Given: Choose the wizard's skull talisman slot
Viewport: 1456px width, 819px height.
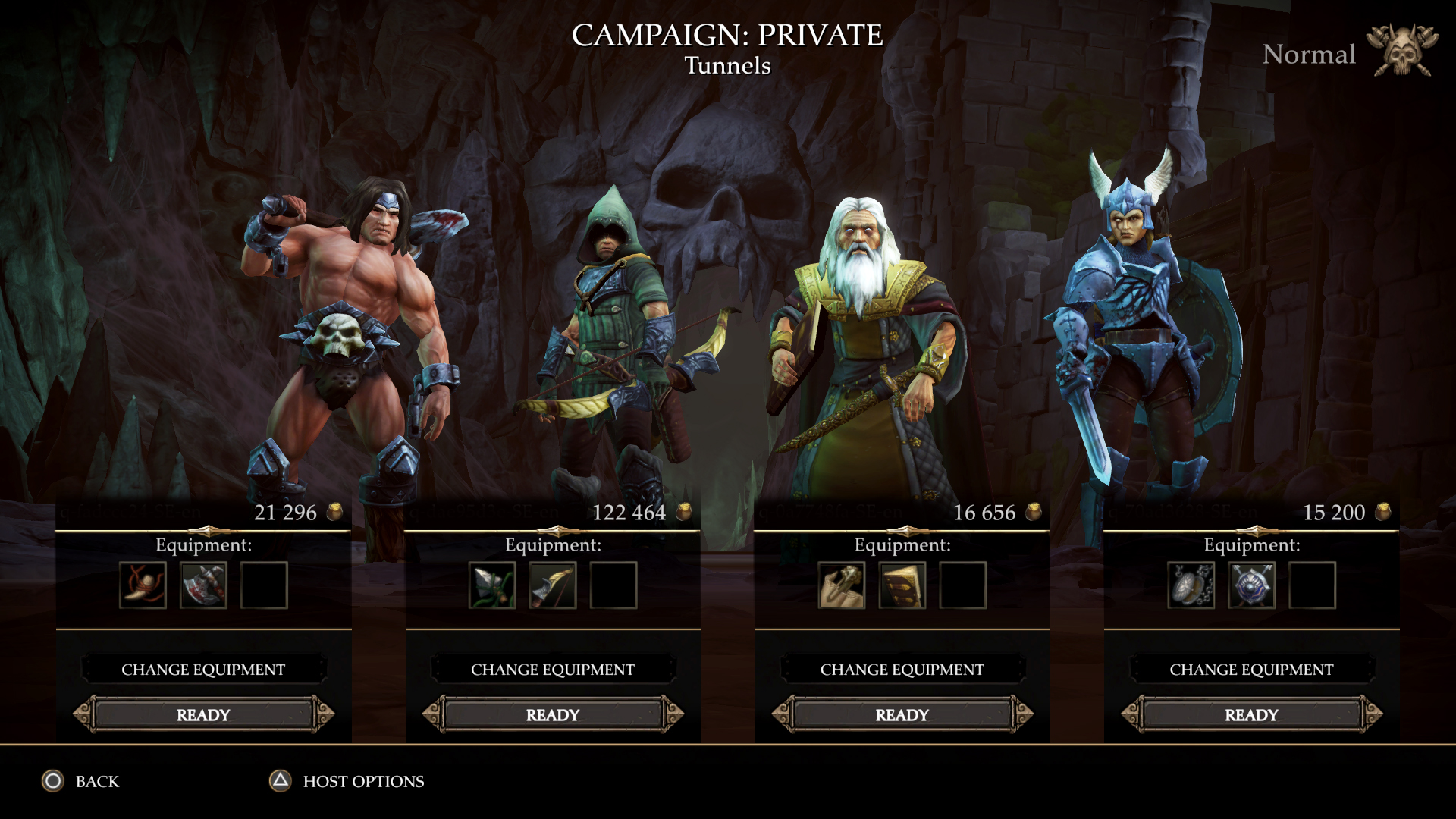Looking at the screenshot, I should point(841,585).
